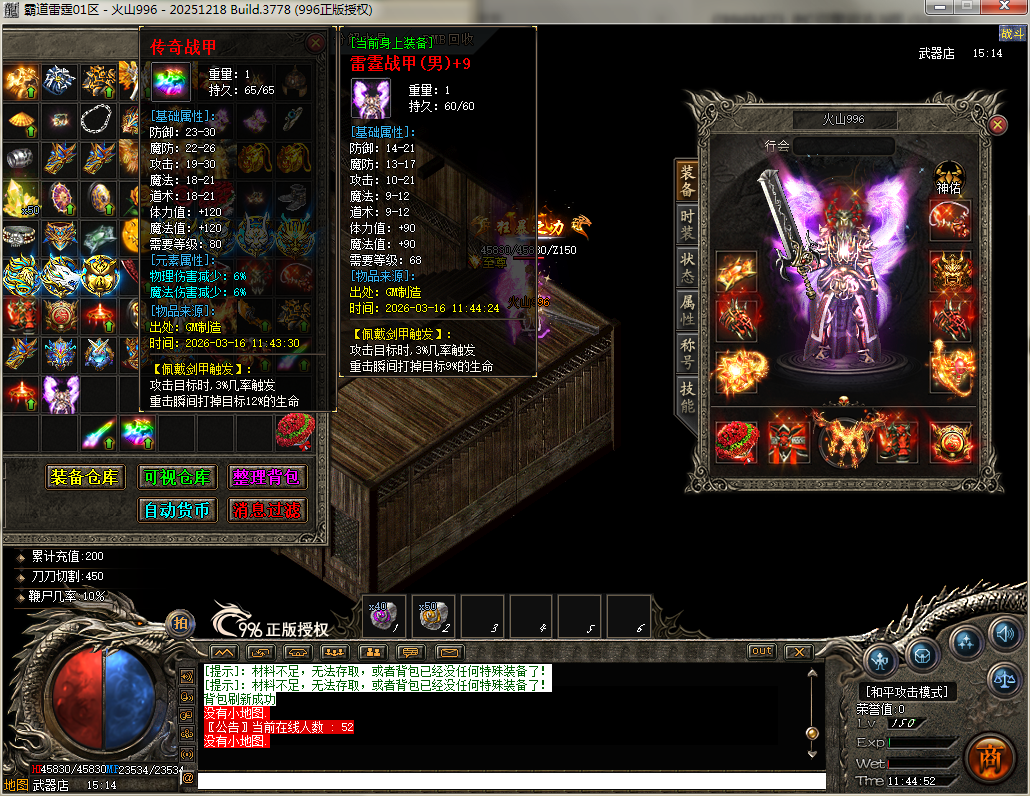Open the 状态 status tab
The image size is (1030, 796).
coord(687,264)
